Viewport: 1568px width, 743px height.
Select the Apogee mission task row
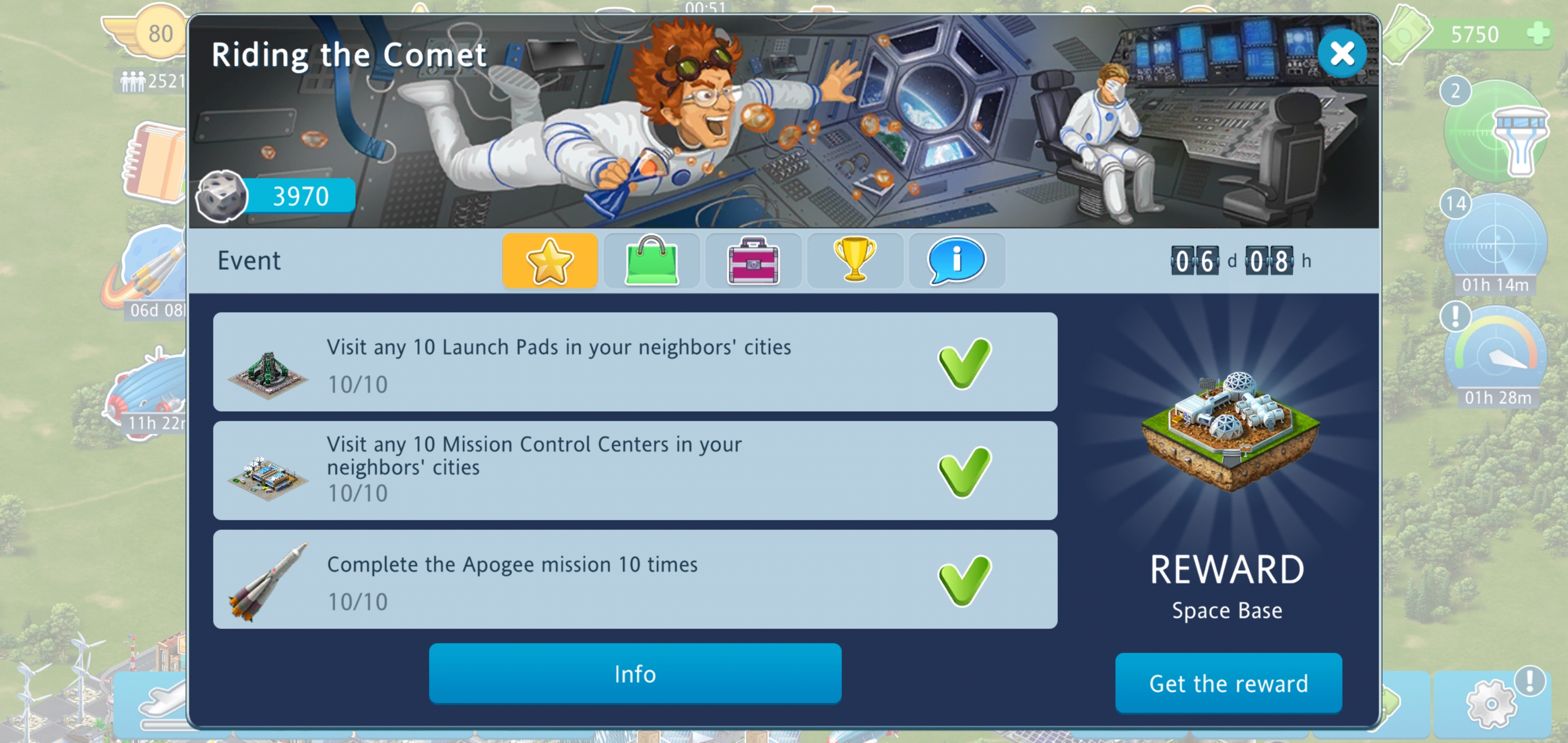click(635, 579)
